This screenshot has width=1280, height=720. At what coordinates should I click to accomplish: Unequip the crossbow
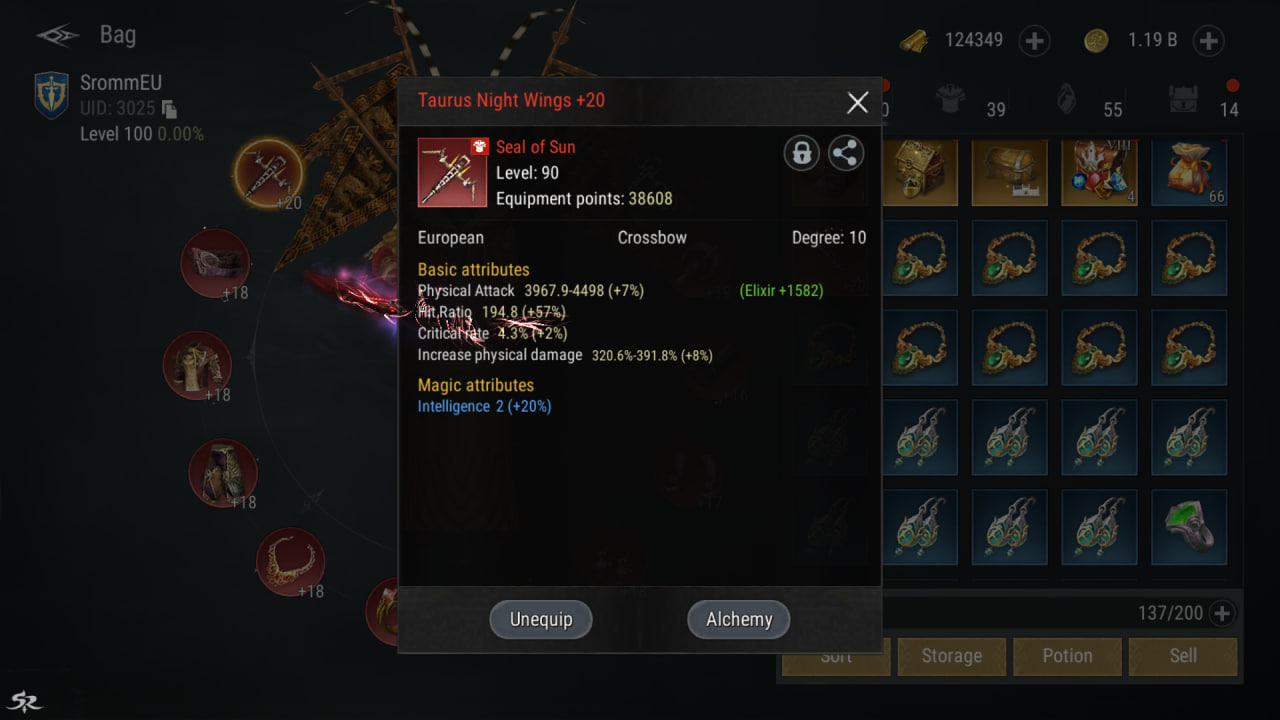pyautogui.click(x=541, y=619)
